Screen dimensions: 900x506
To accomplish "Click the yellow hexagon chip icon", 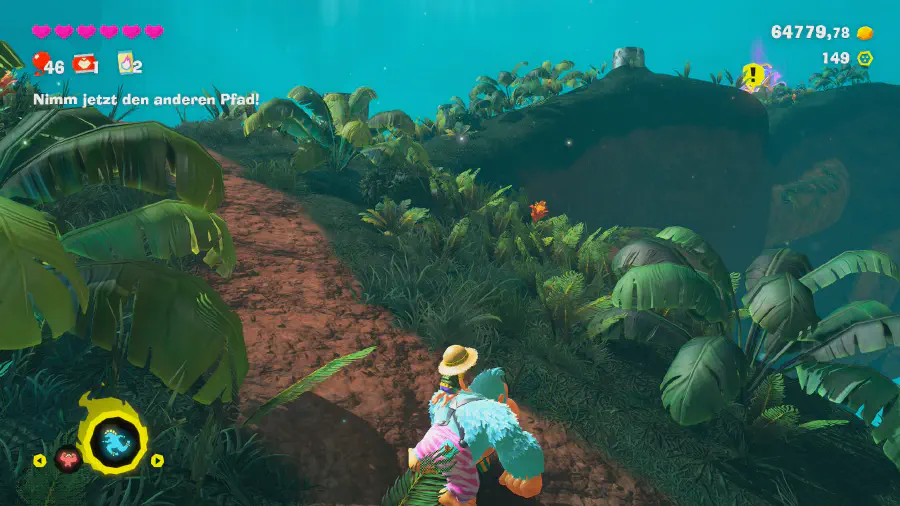I will [865, 58].
